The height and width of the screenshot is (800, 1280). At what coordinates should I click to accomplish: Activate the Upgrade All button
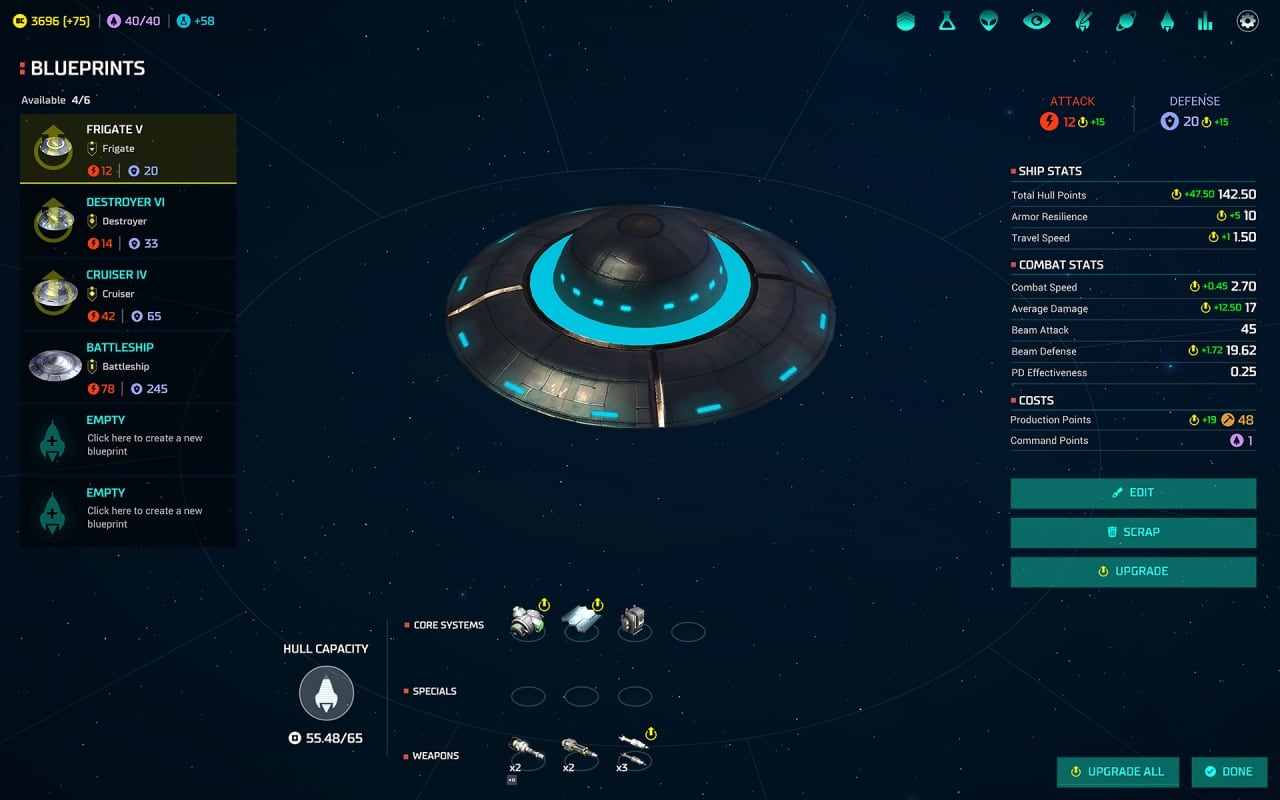click(1117, 772)
